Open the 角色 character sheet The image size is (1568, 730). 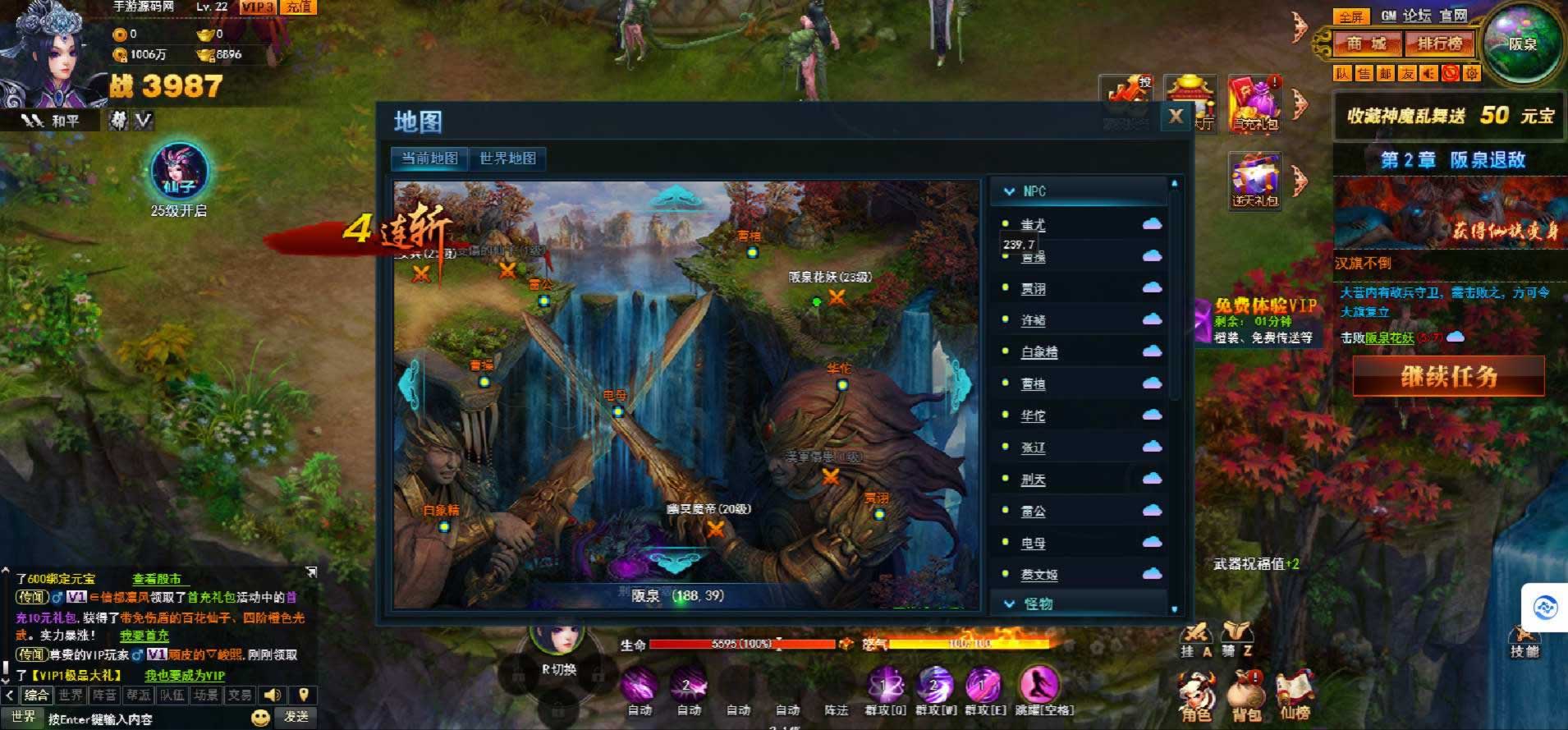pos(1195,696)
